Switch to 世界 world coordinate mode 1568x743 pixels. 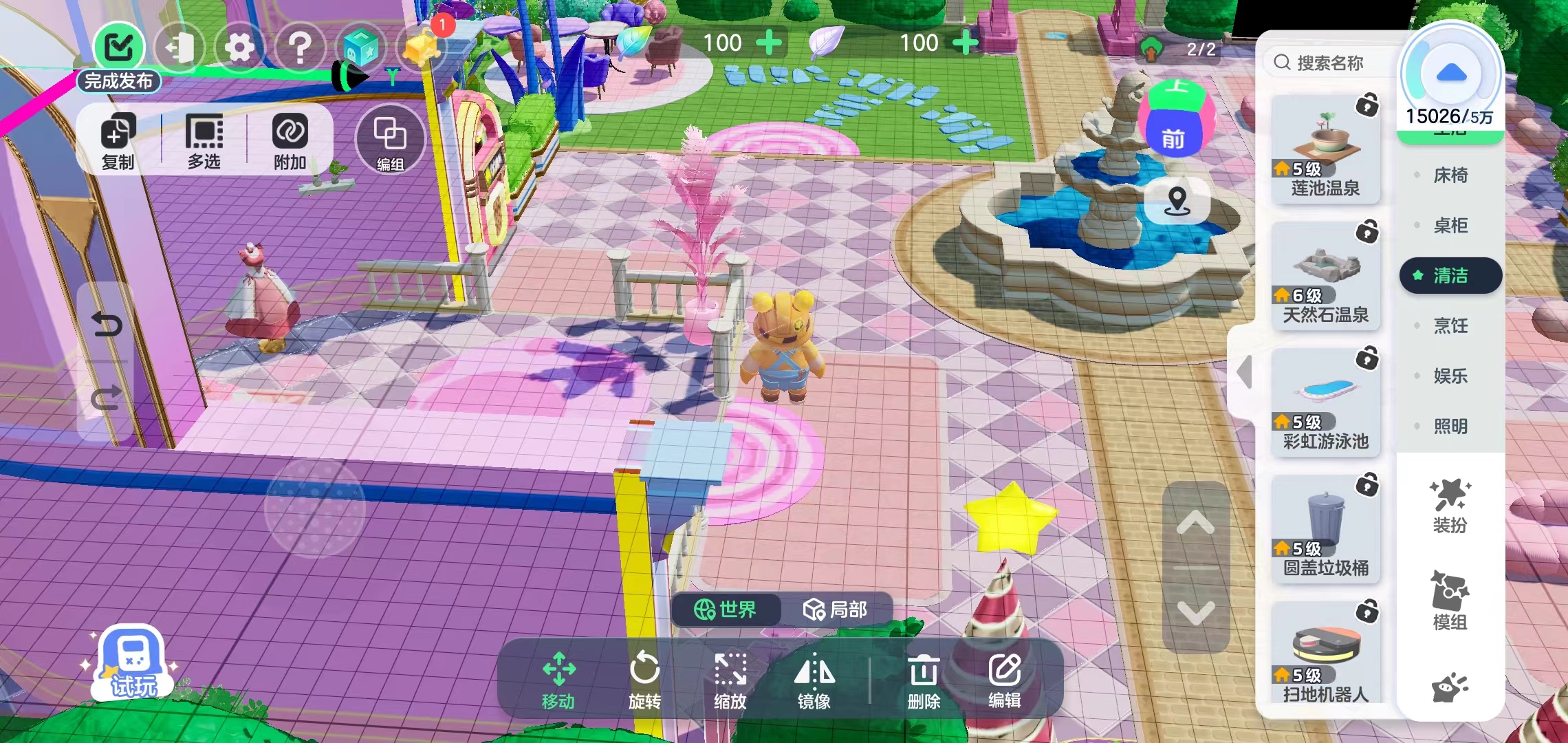(726, 610)
